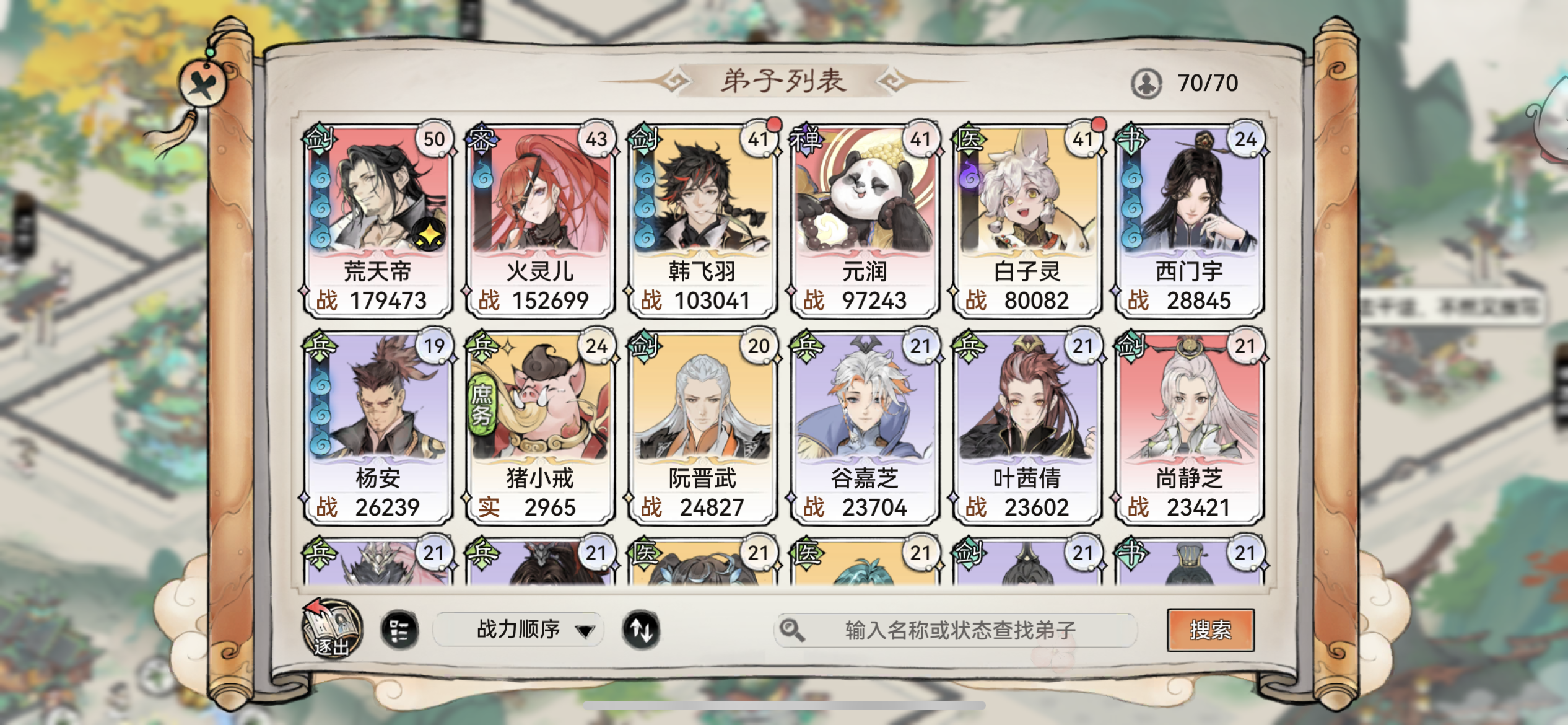Image resolution: width=1568 pixels, height=725 pixels.
Task: Tap the red dot on 白子灵's card
Action: click(x=1099, y=124)
